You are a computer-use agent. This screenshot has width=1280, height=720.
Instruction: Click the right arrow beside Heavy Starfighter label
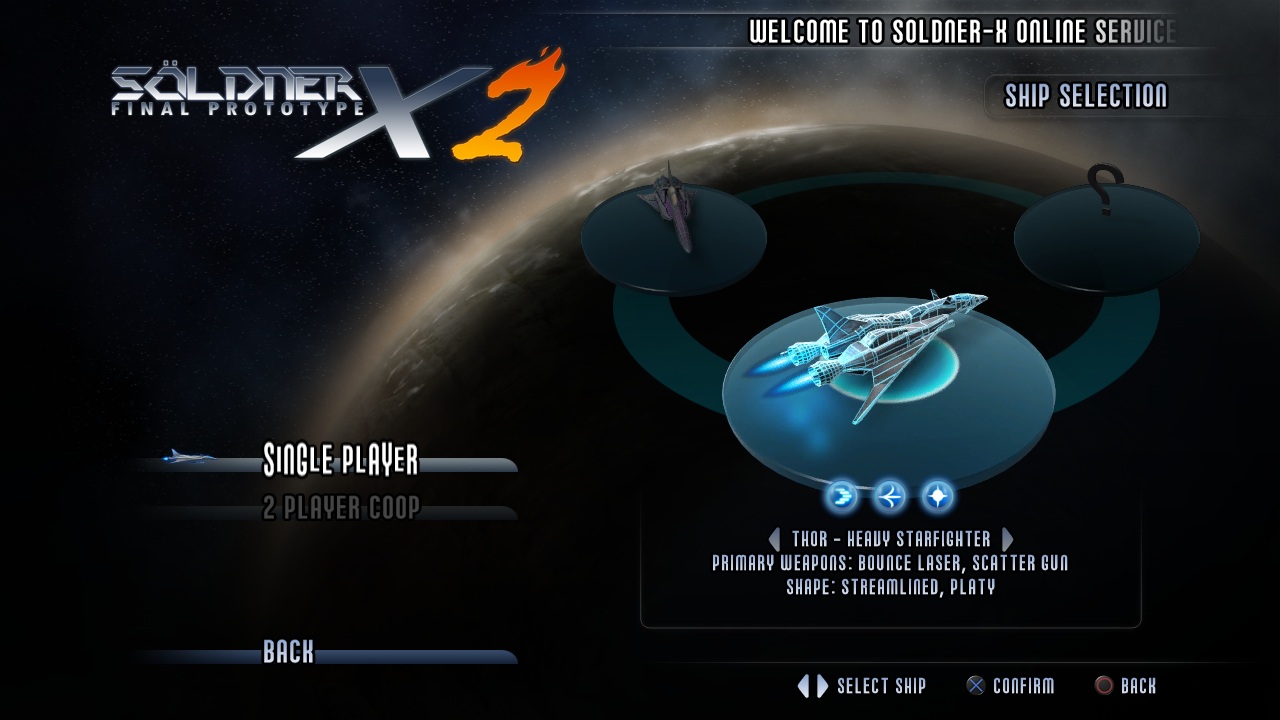click(x=1007, y=539)
